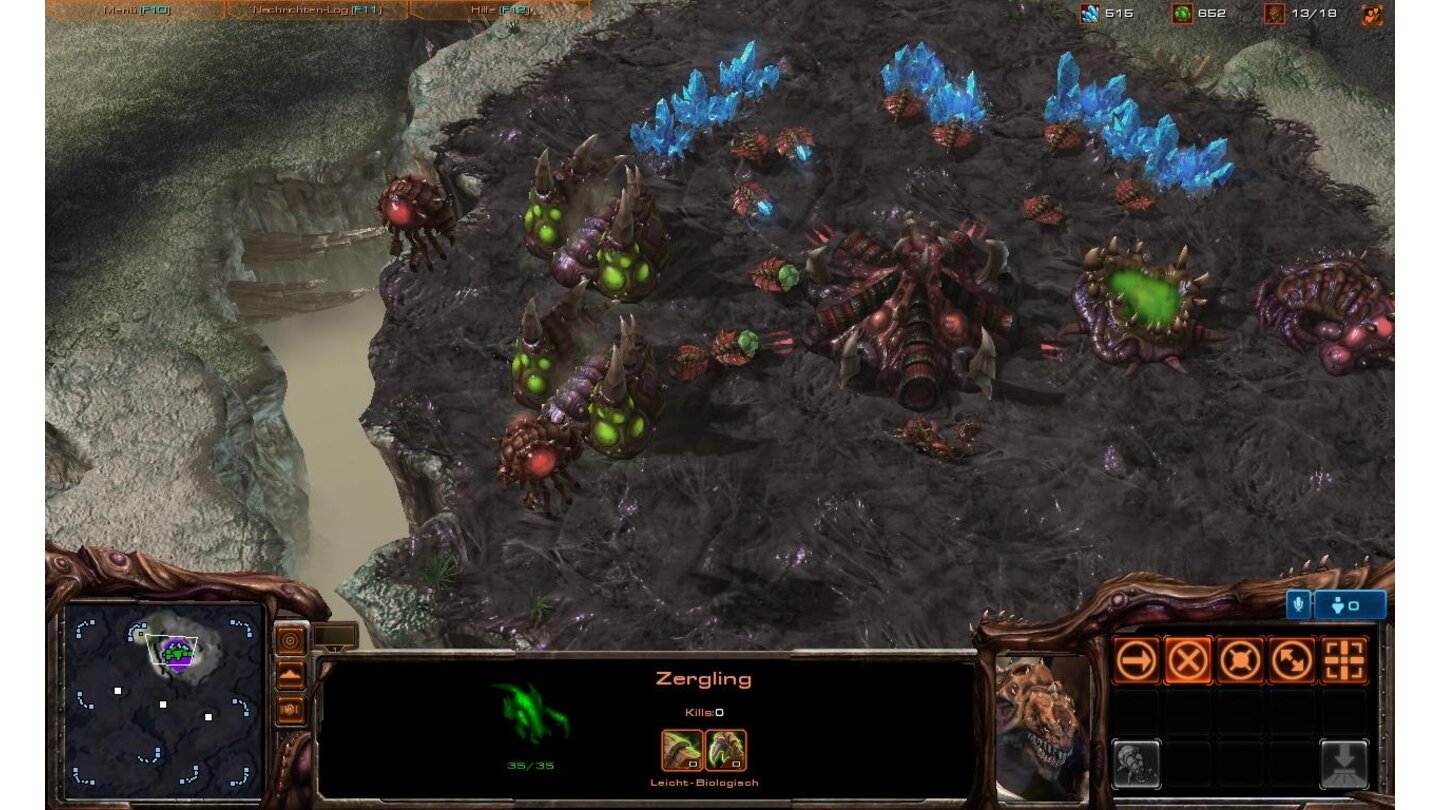Select the Patrol command icon
1440x810 pixels.
click(x=1290, y=661)
